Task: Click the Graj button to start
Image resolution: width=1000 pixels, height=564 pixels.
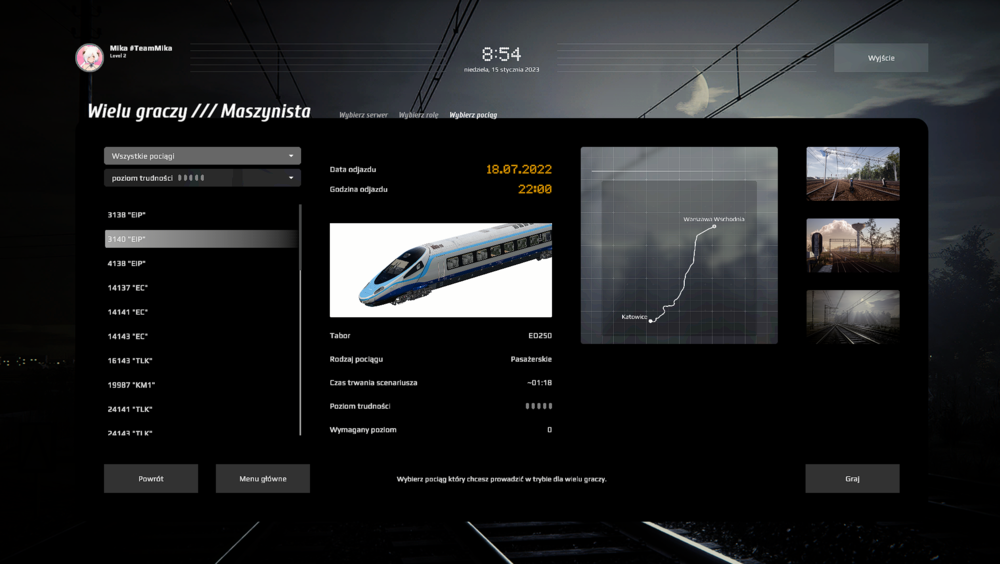Action: tap(852, 478)
